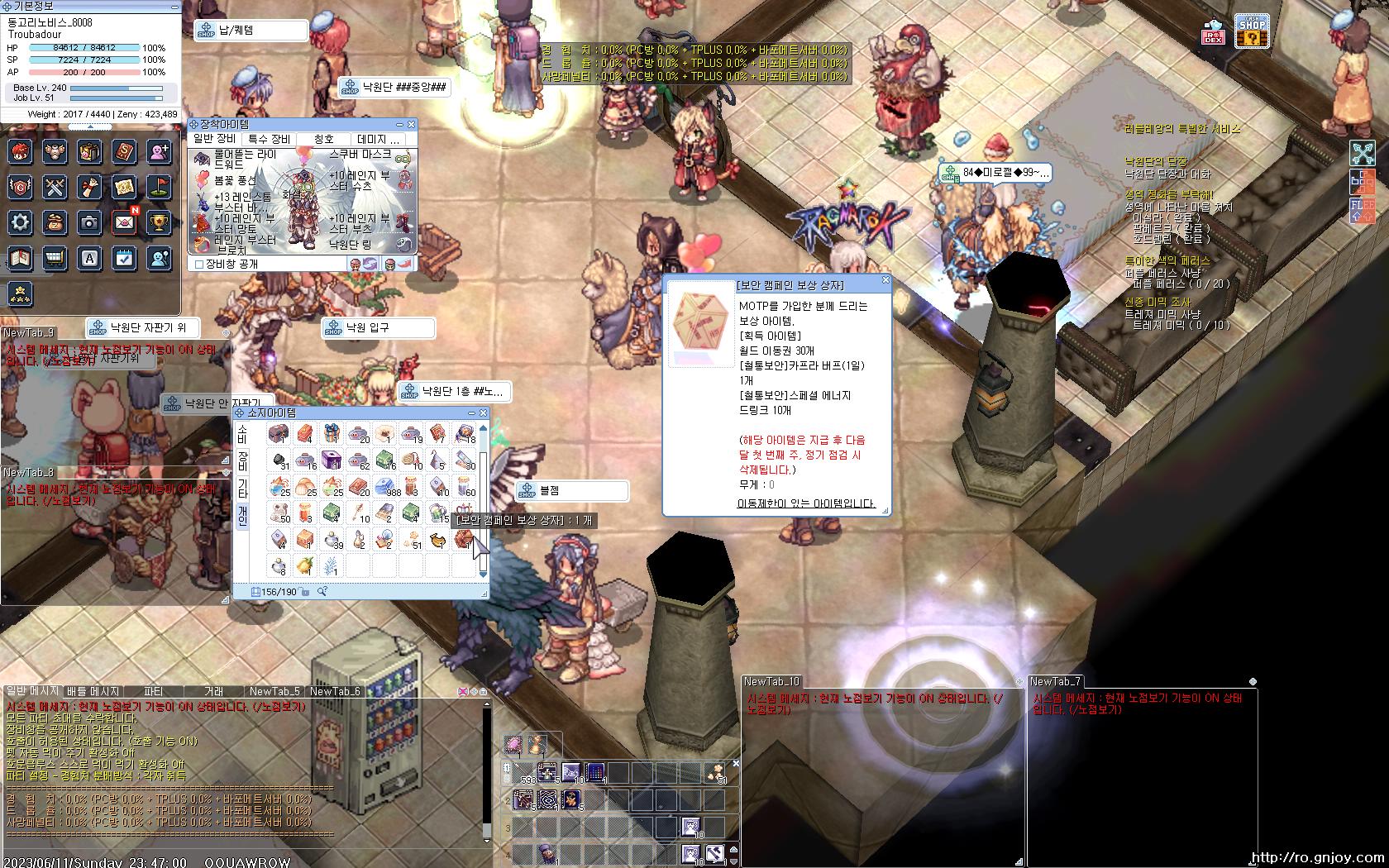Close the 소지아이템 inventory window

(484, 413)
